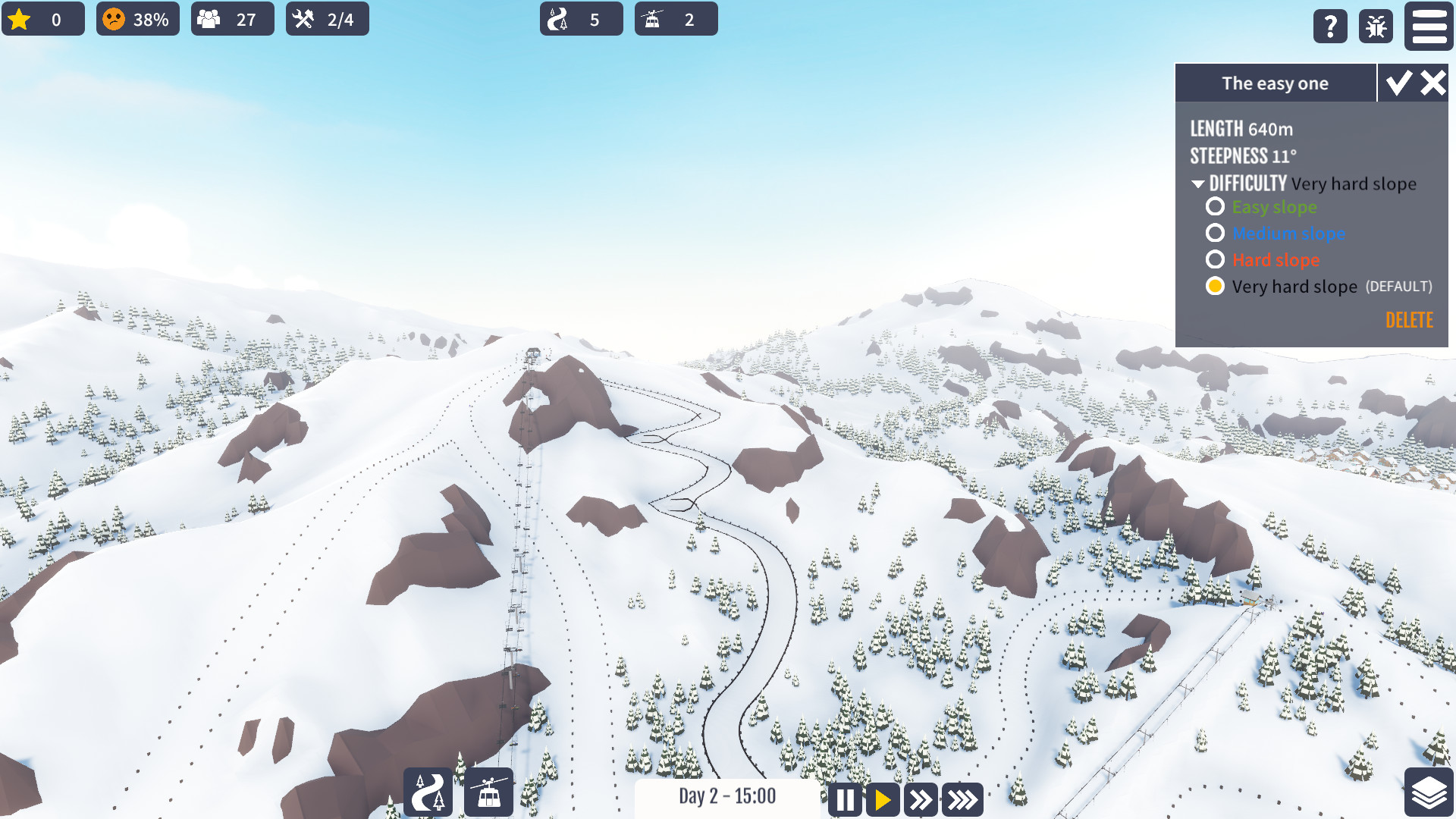The height and width of the screenshot is (819, 1456).
Task: Click the star score counter
Action: pyautogui.click(x=43, y=19)
